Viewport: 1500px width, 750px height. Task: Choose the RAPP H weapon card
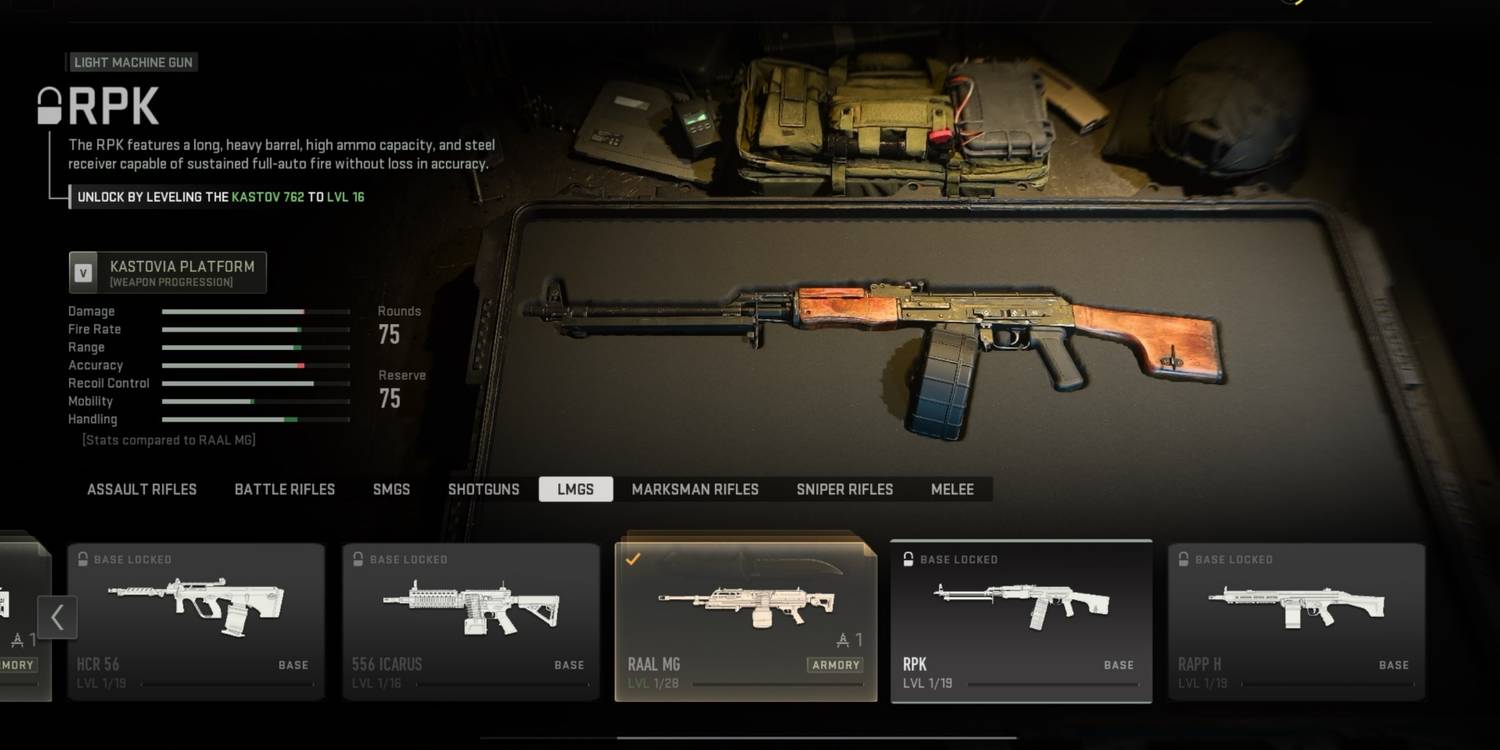(1296, 621)
